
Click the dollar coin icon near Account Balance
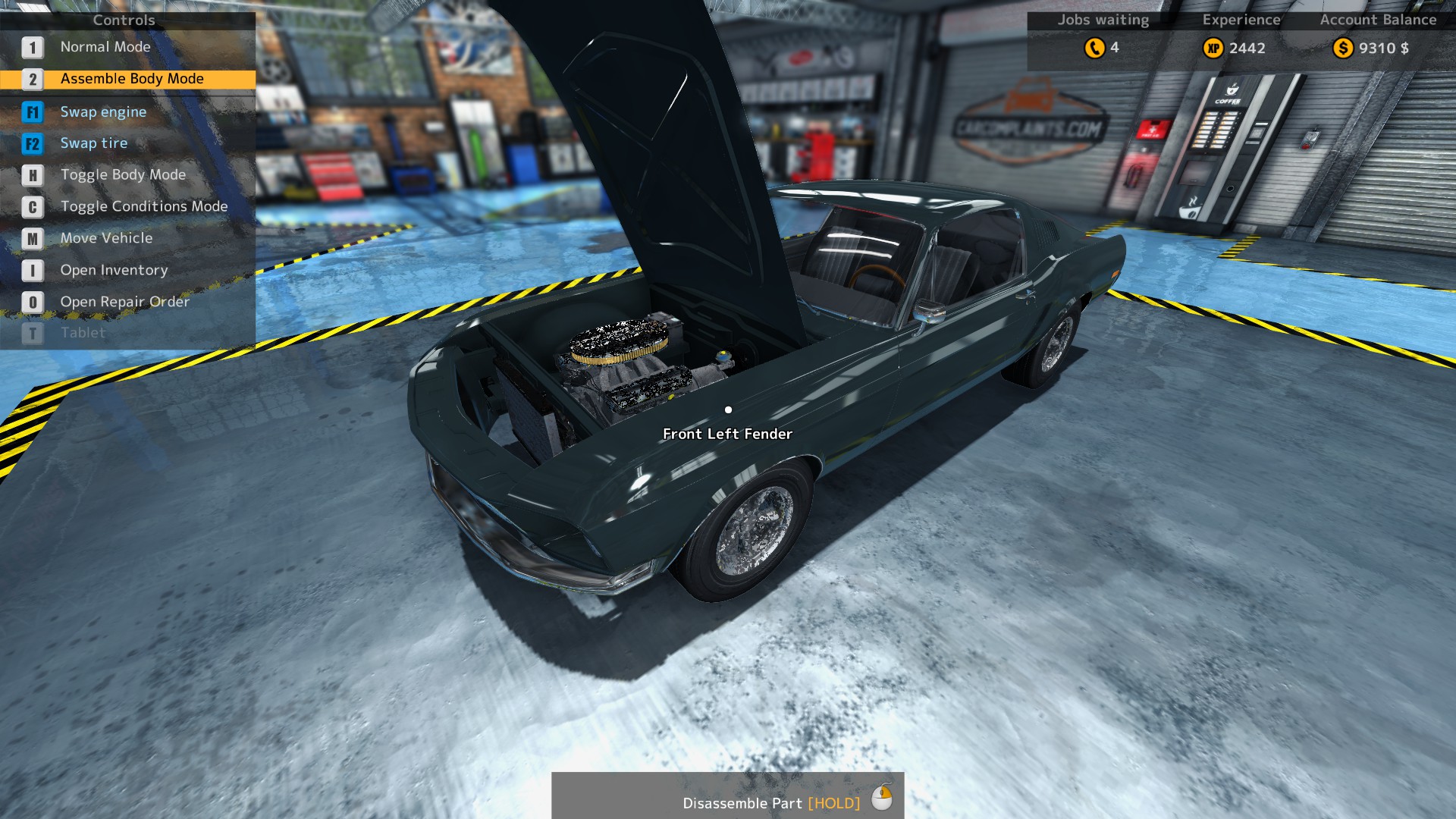[x=1343, y=49]
